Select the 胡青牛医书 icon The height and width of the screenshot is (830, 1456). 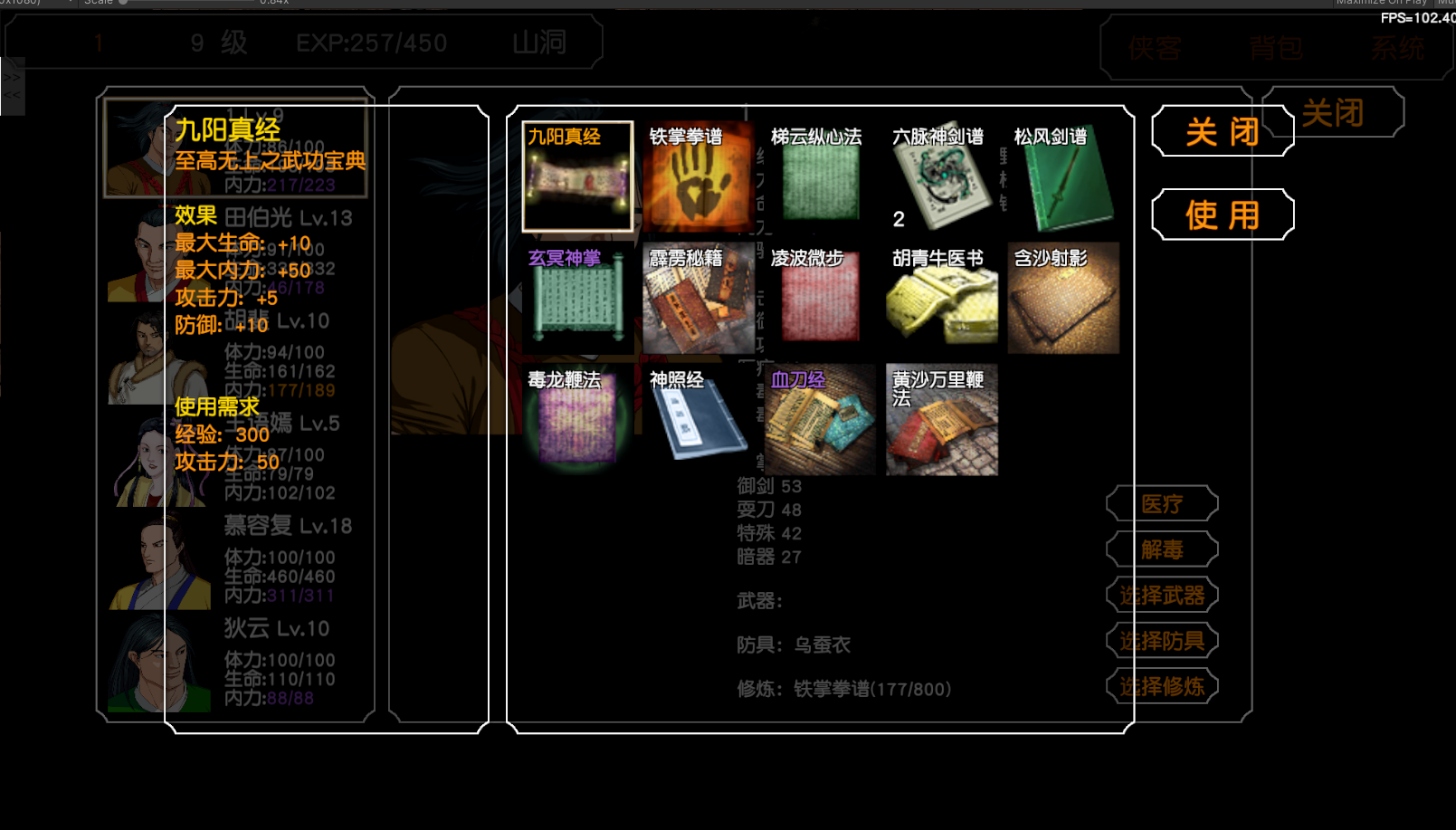pos(941,299)
